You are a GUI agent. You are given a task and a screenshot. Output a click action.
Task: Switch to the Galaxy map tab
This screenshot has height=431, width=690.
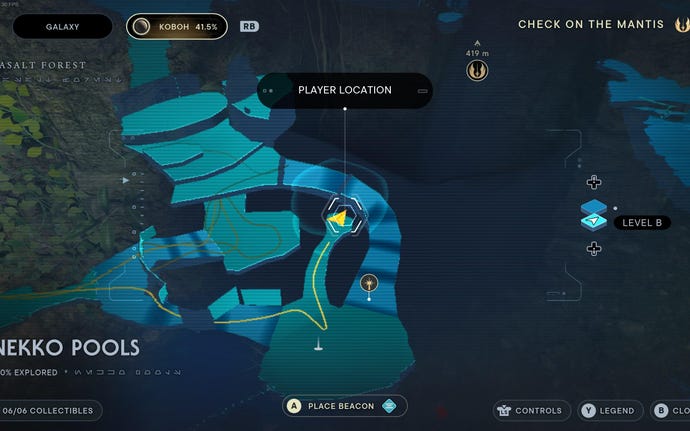click(62, 26)
